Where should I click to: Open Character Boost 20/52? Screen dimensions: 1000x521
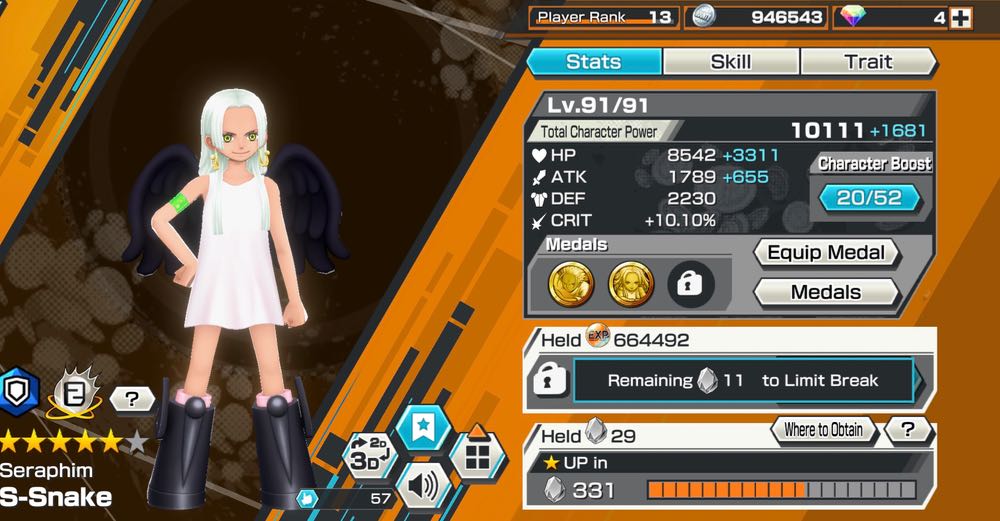tap(869, 198)
